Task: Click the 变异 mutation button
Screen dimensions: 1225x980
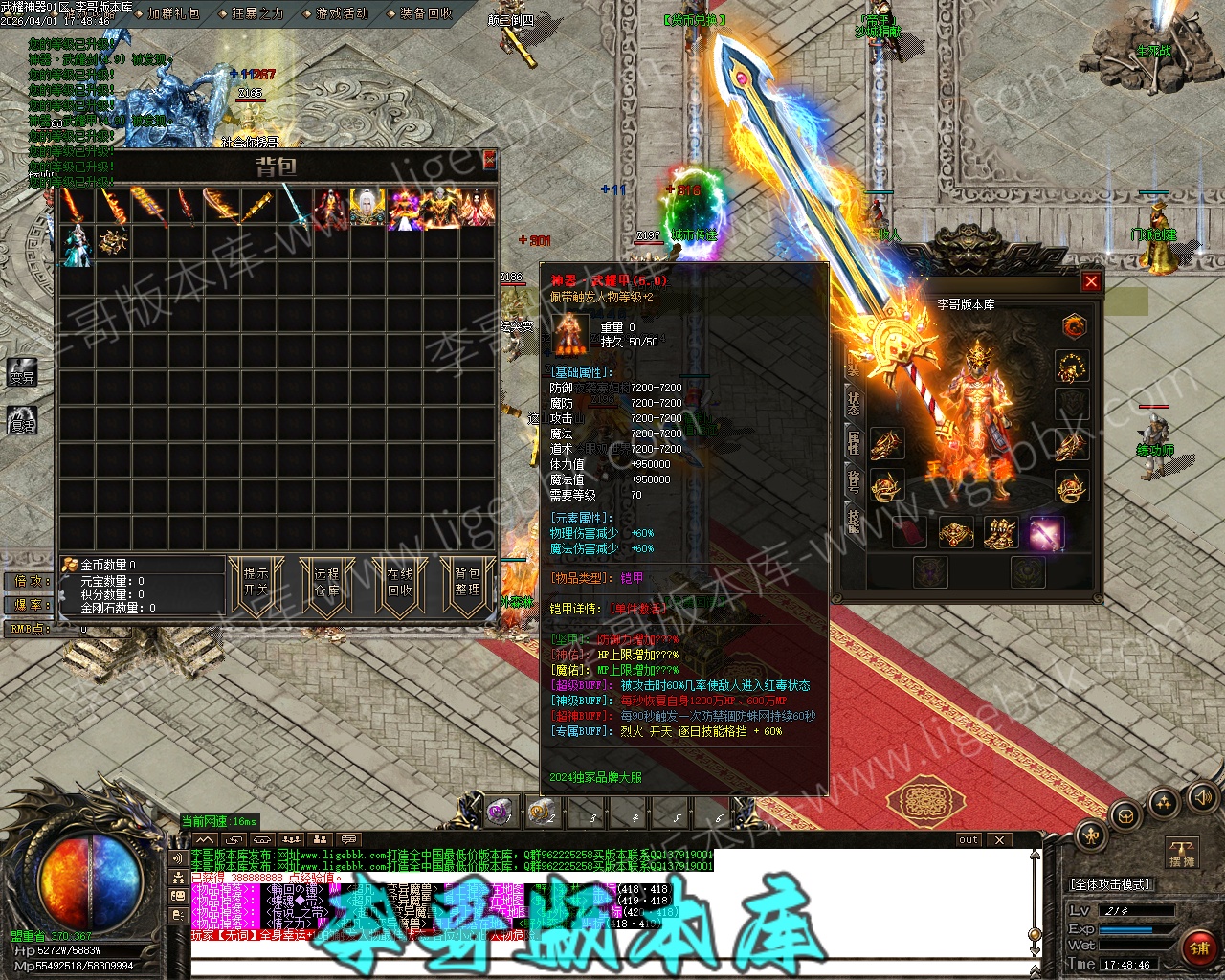Action: (x=23, y=373)
